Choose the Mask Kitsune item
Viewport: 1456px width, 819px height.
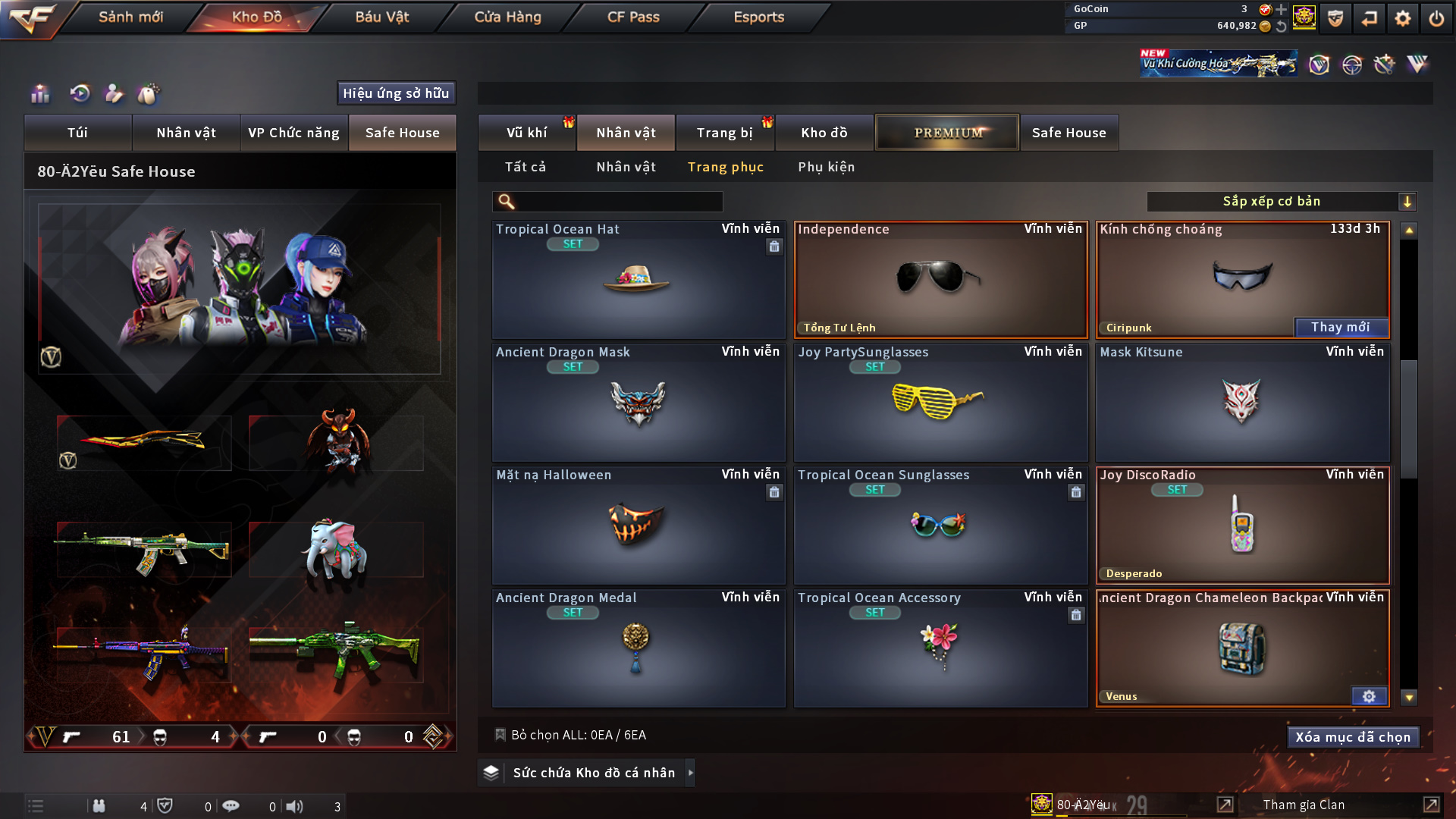(x=1242, y=402)
